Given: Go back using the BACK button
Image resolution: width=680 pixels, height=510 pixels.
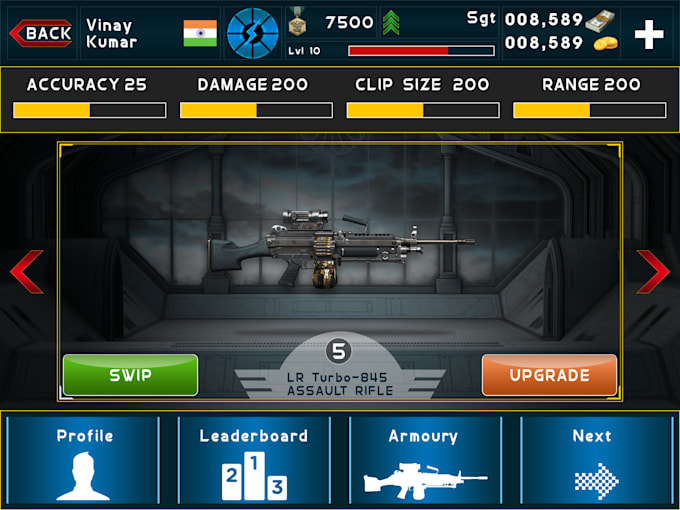Looking at the screenshot, I should click(x=41, y=33).
